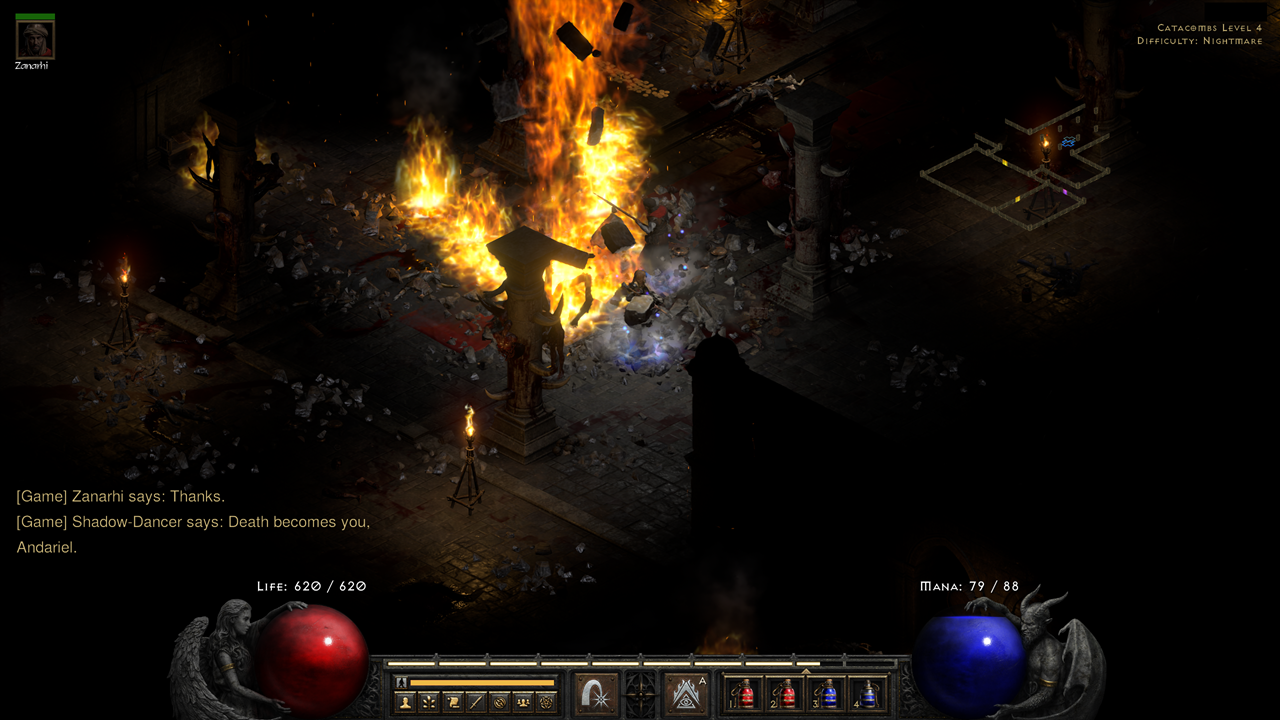Screen dimensions: 1280x720
Task: Open the quest log scroll icon
Action: tap(452, 703)
